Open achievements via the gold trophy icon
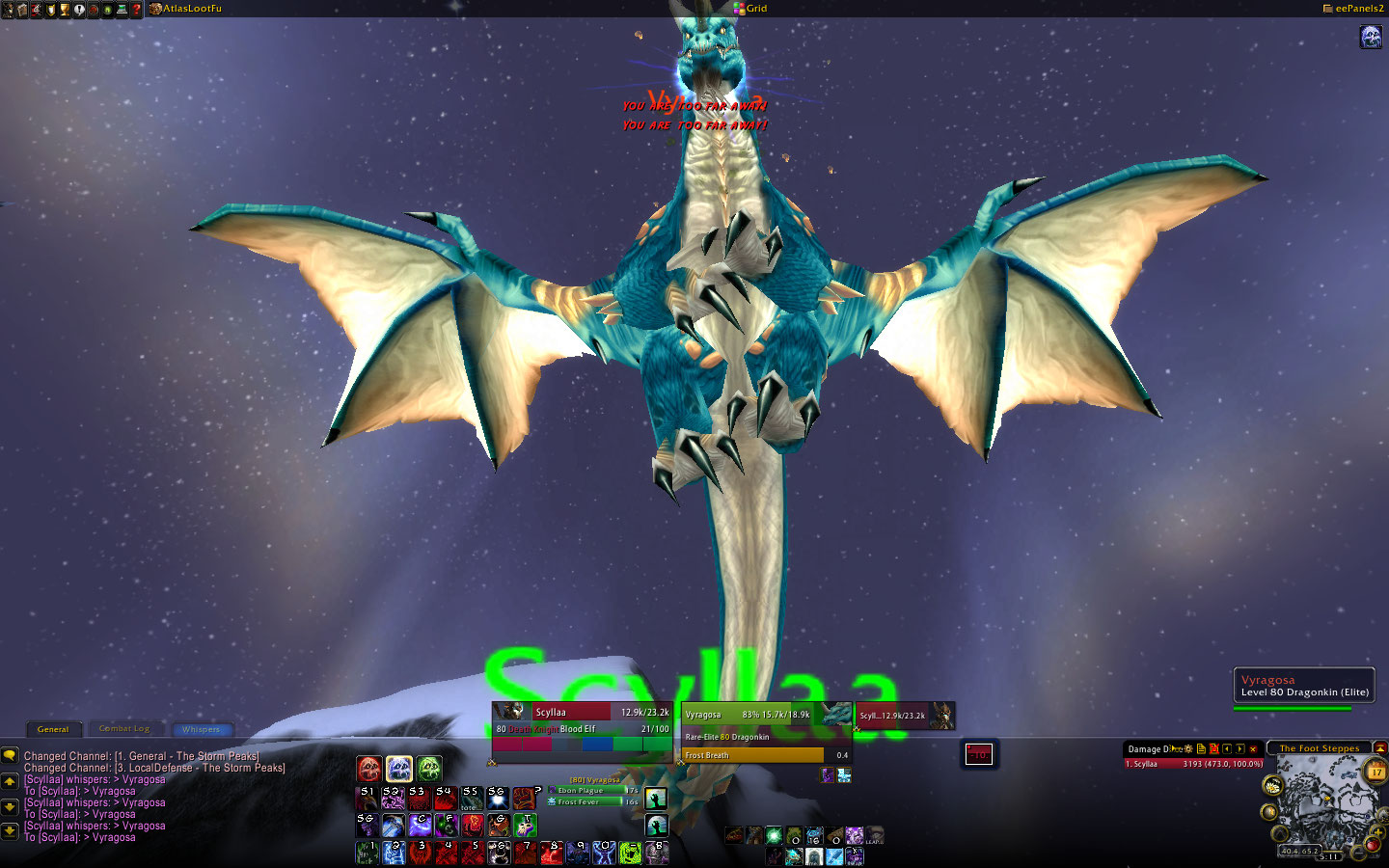1389x868 pixels. 65,10
